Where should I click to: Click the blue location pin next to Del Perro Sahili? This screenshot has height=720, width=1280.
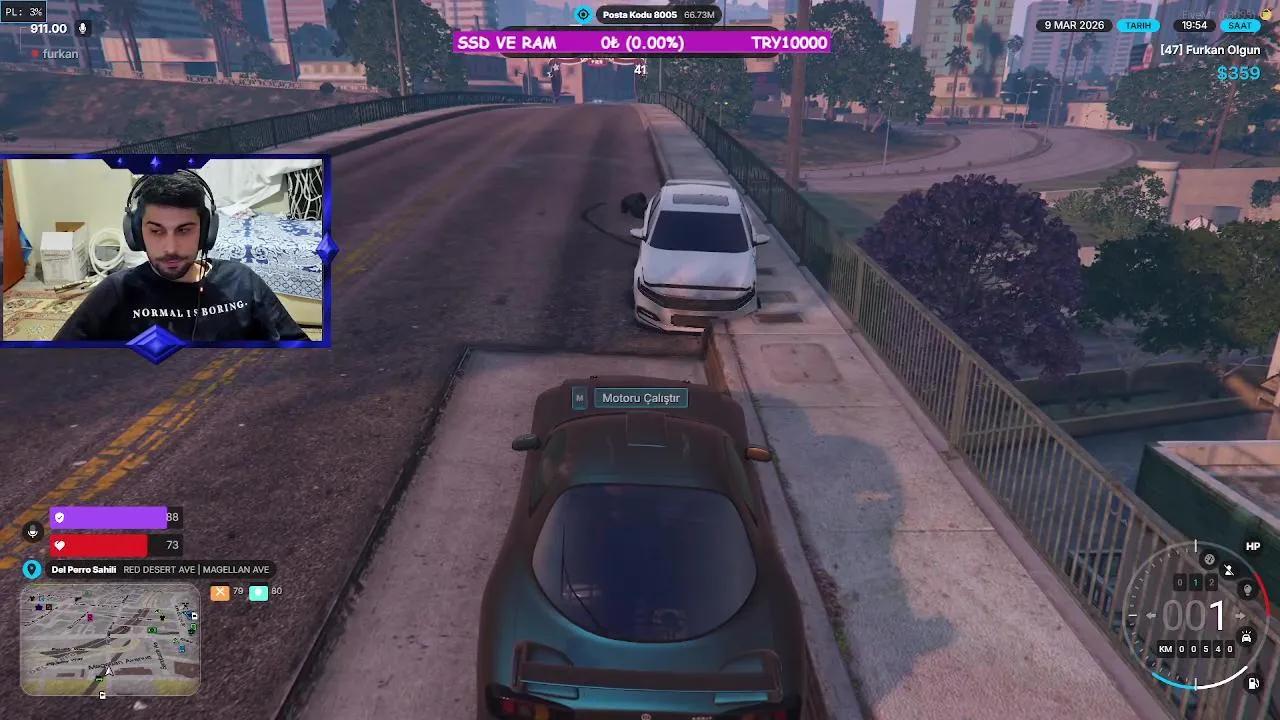pyautogui.click(x=31, y=568)
